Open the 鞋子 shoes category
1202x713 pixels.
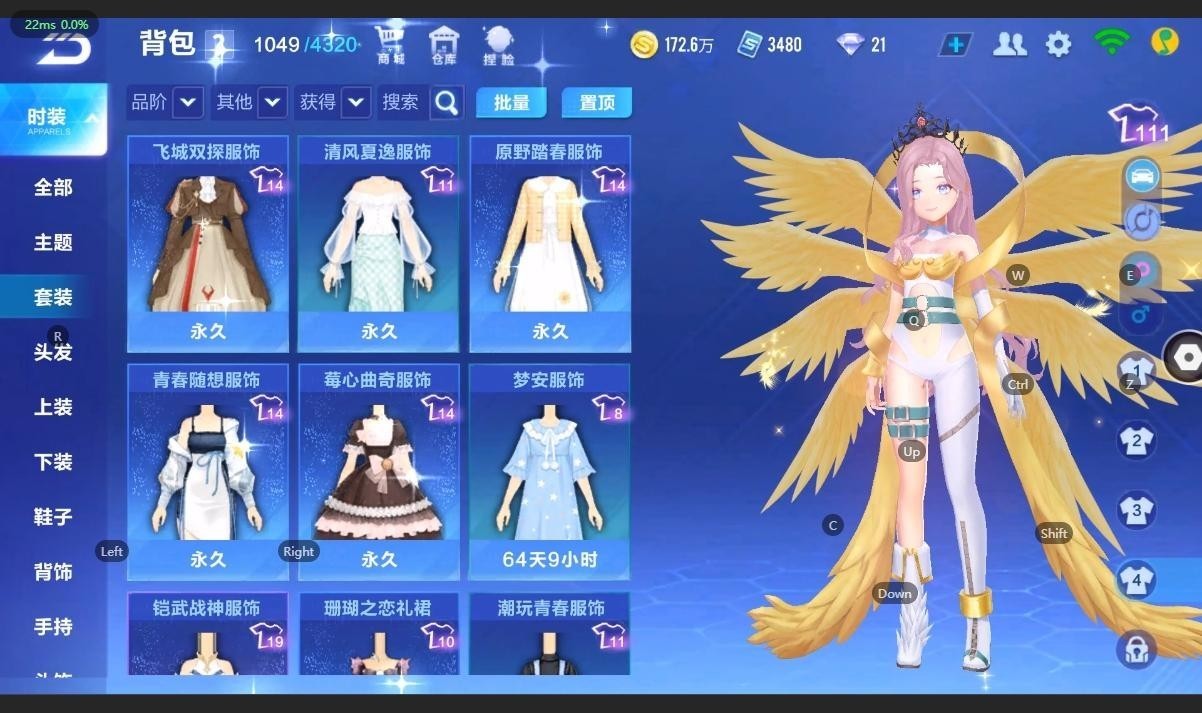pos(53,517)
